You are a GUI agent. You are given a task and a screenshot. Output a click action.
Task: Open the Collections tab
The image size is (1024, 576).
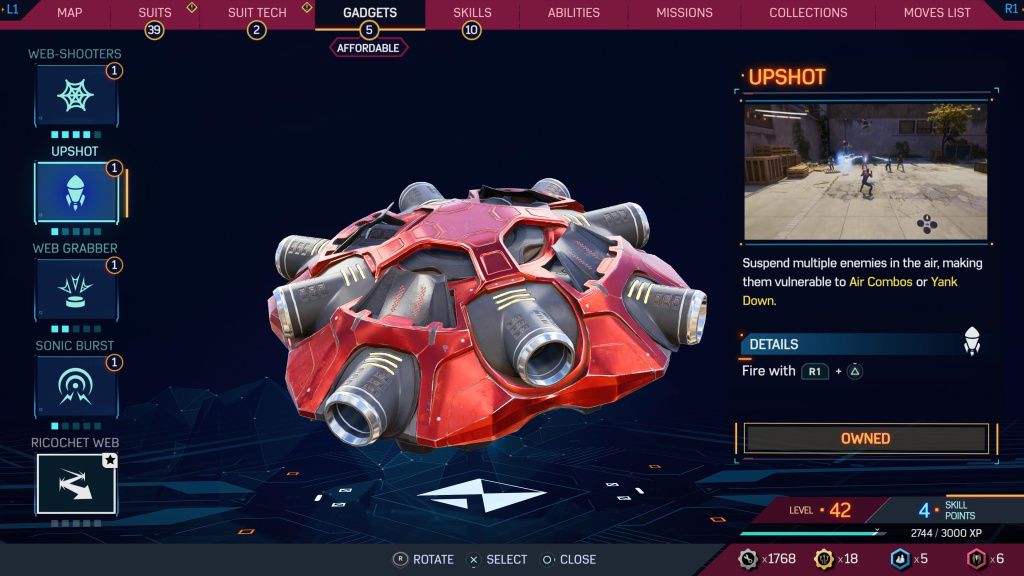pyautogui.click(x=808, y=13)
